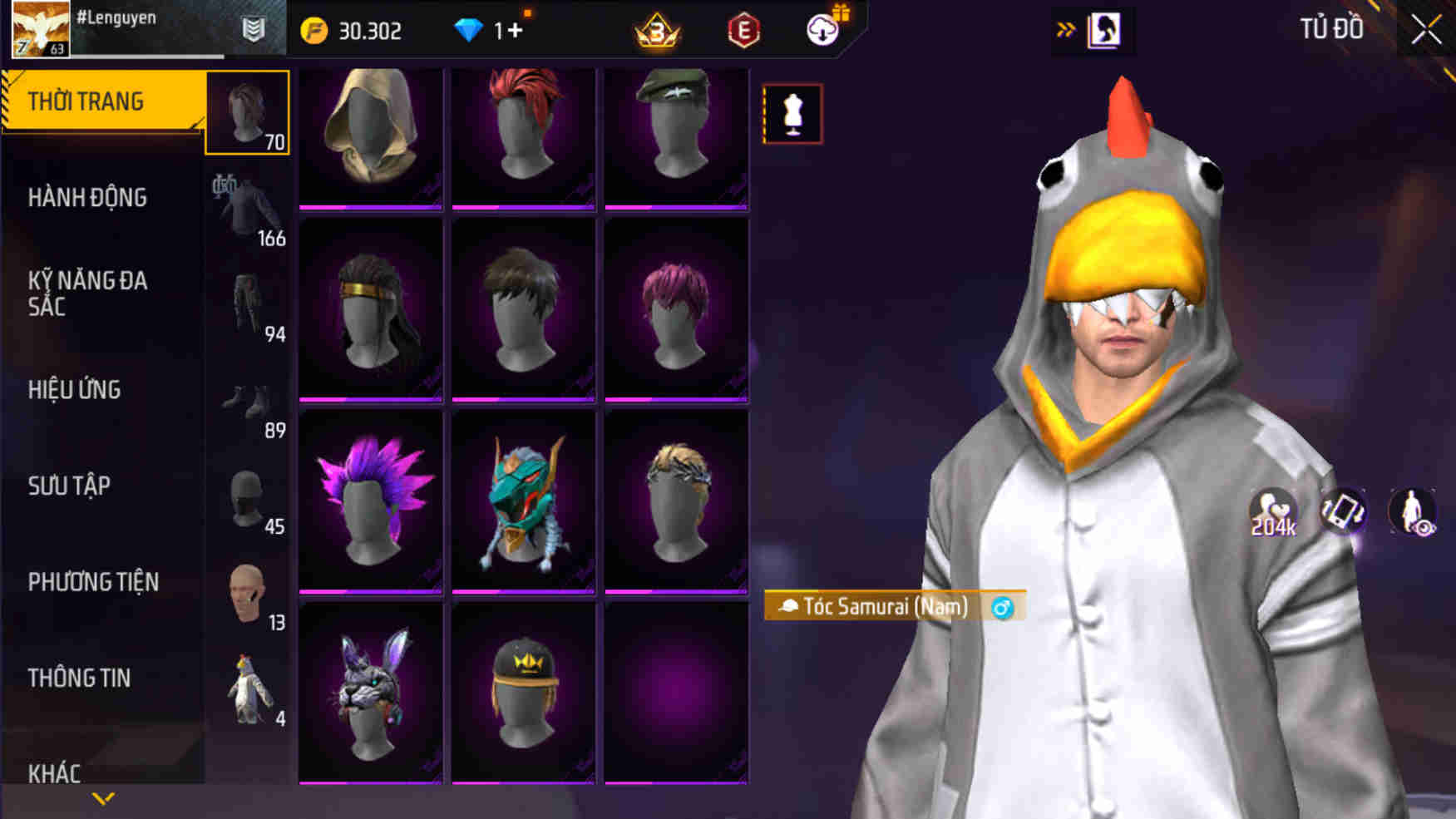Expand more categories via the bottom chevron
This screenshot has height=819, width=1456.
[x=102, y=800]
